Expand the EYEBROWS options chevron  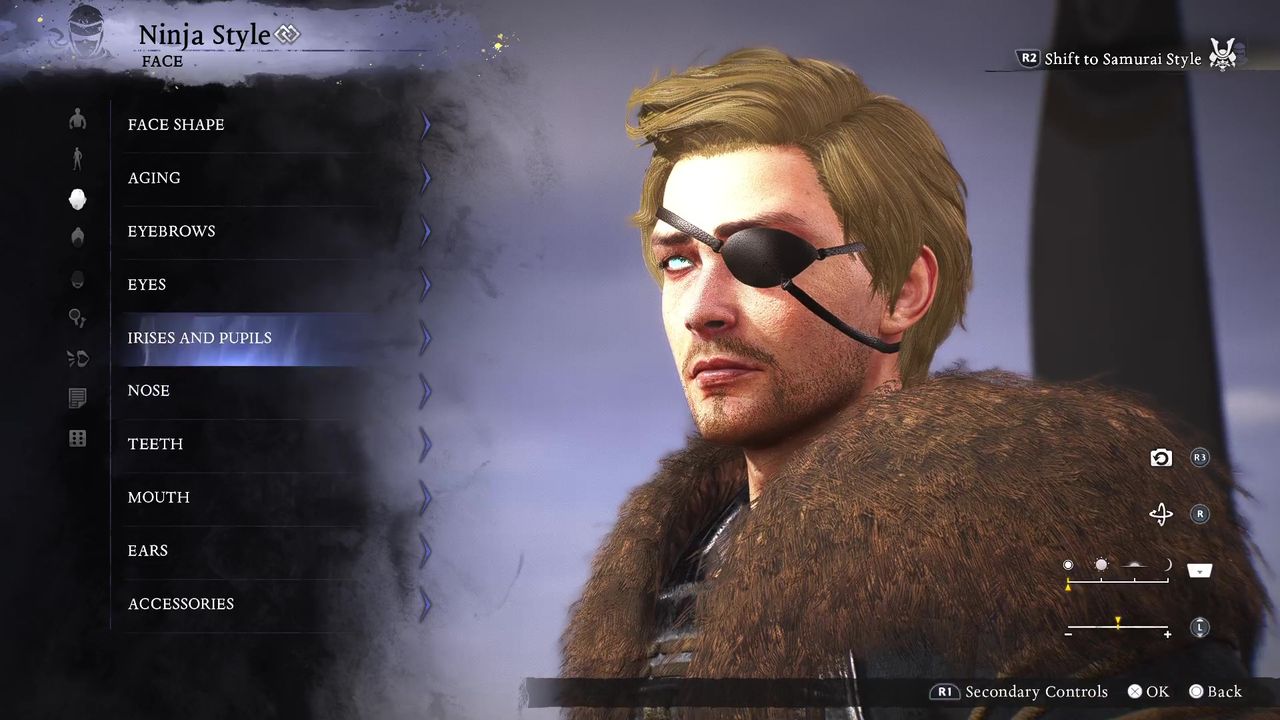[424, 231]
